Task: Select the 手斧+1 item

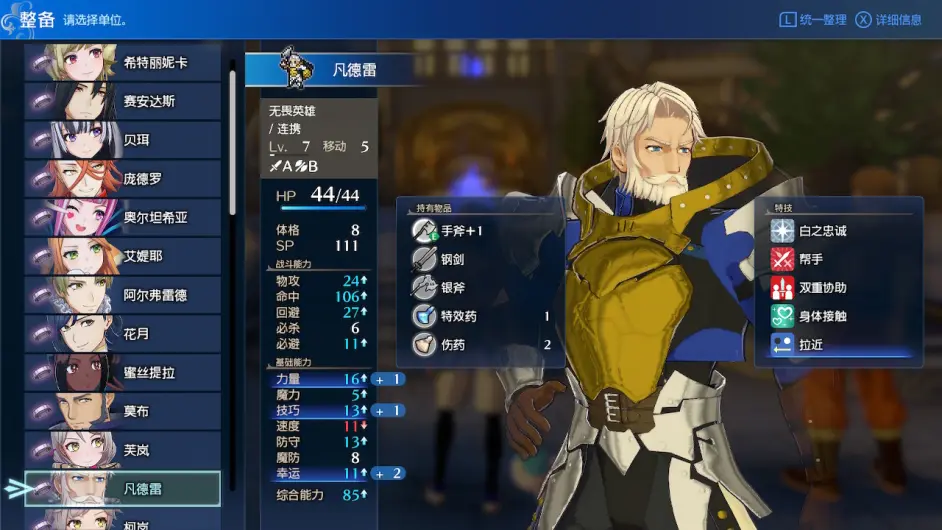Action: (x=462, y=231)
